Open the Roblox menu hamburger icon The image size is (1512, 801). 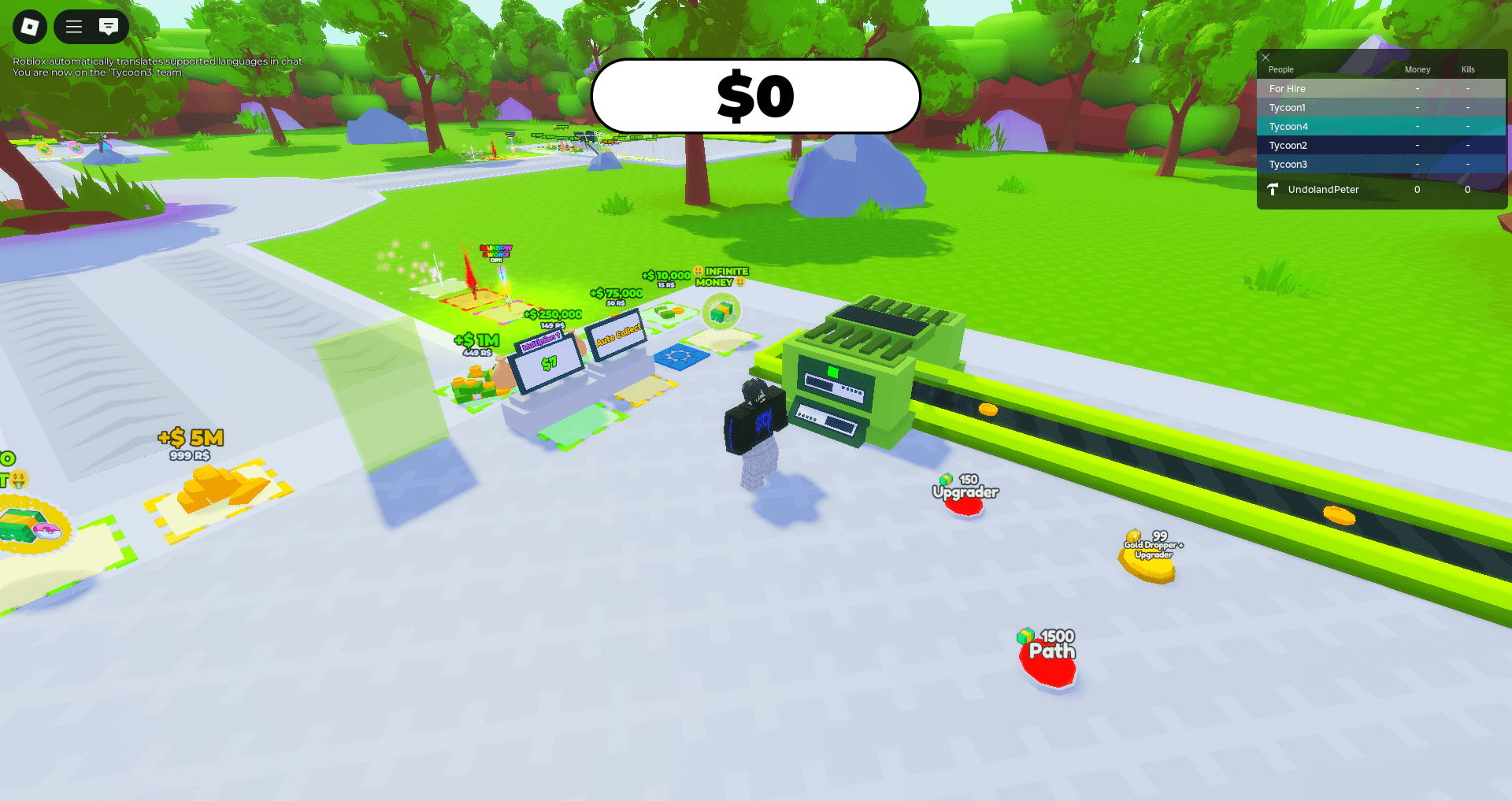click(x=72, y=26)
